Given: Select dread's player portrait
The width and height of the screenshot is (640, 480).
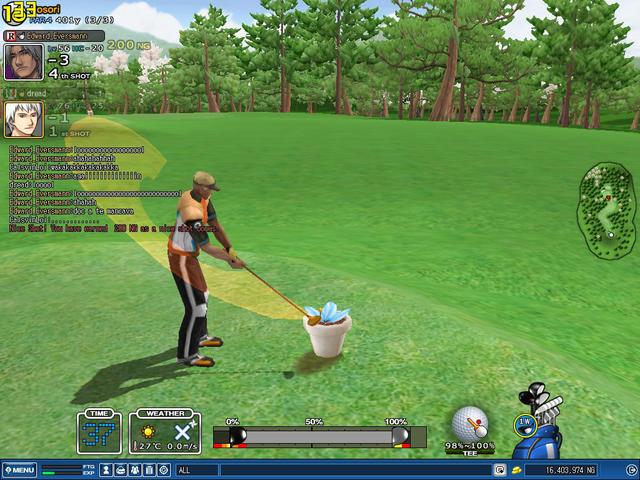Looking at the screenshot, I should [x=23, y=119].
